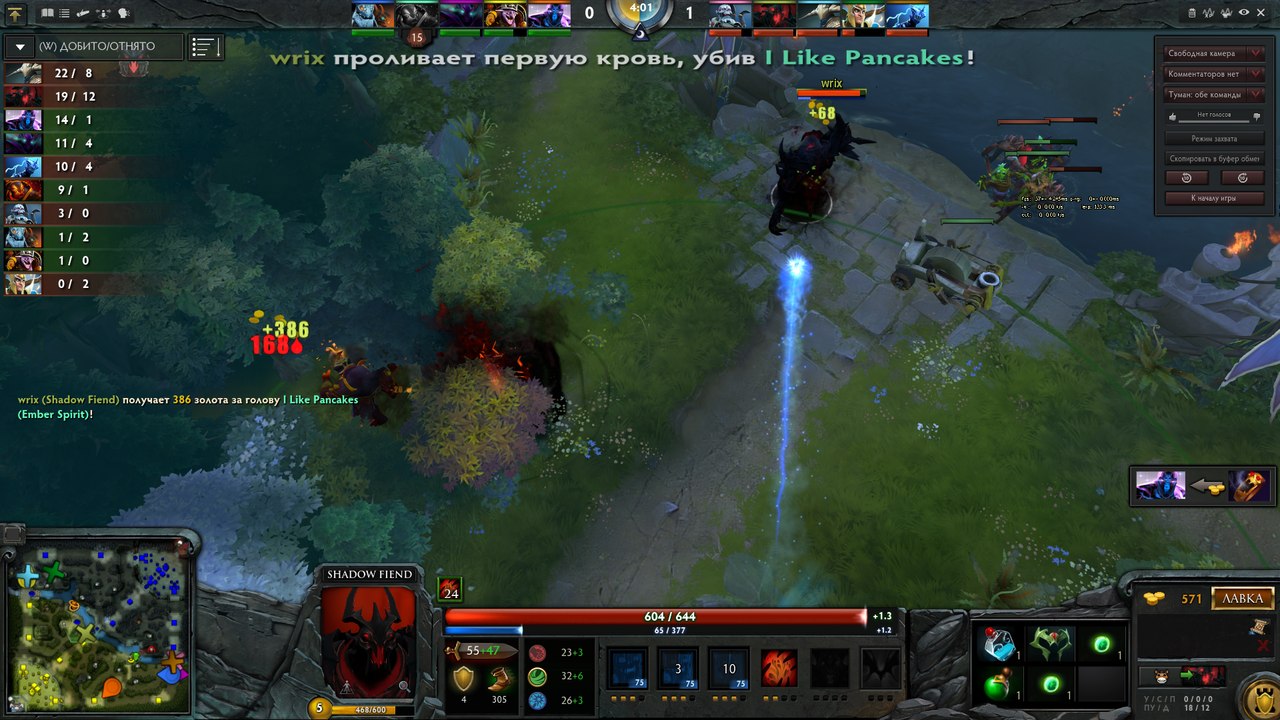
Task: Open the Комментаторов нет dropdown
Action: click(1212, 74)
